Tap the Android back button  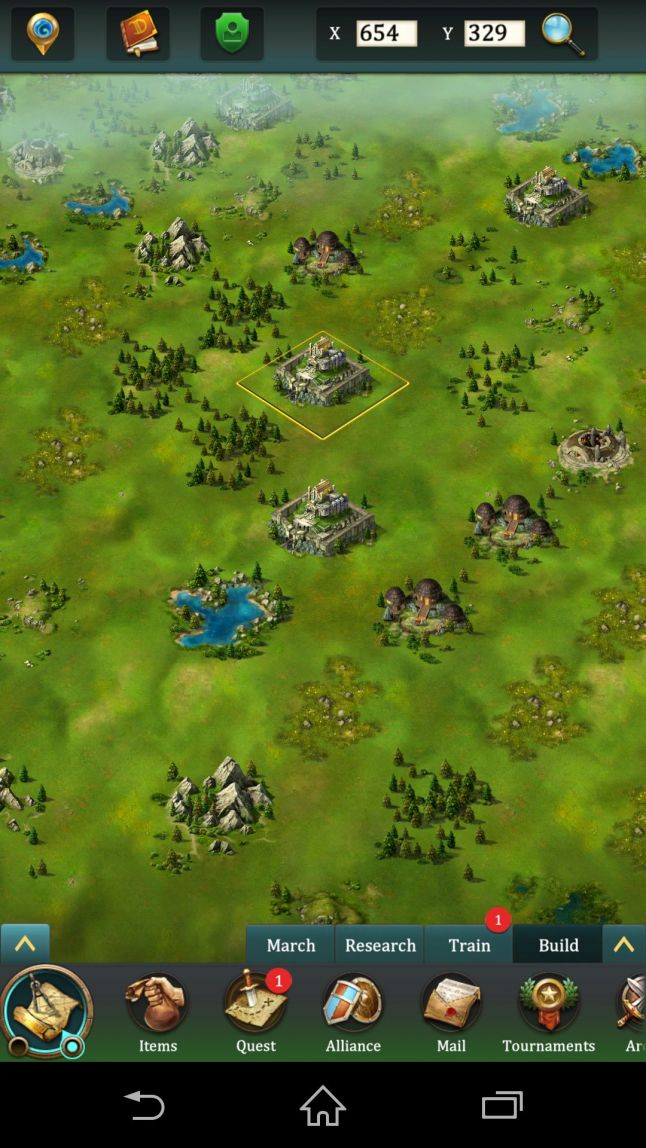(x=144, y=1105)
